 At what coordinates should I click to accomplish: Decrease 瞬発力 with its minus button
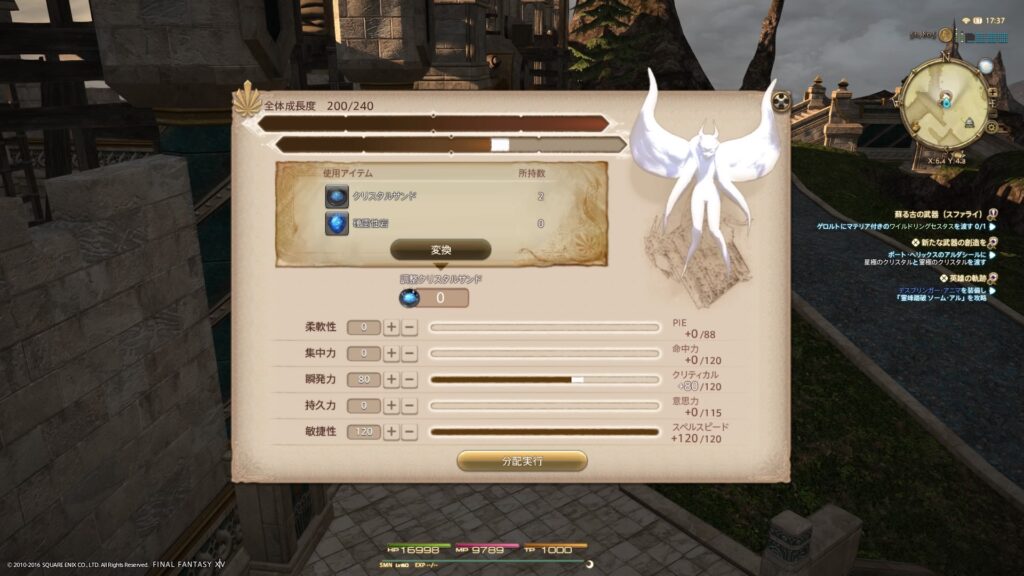coord(409,380)
